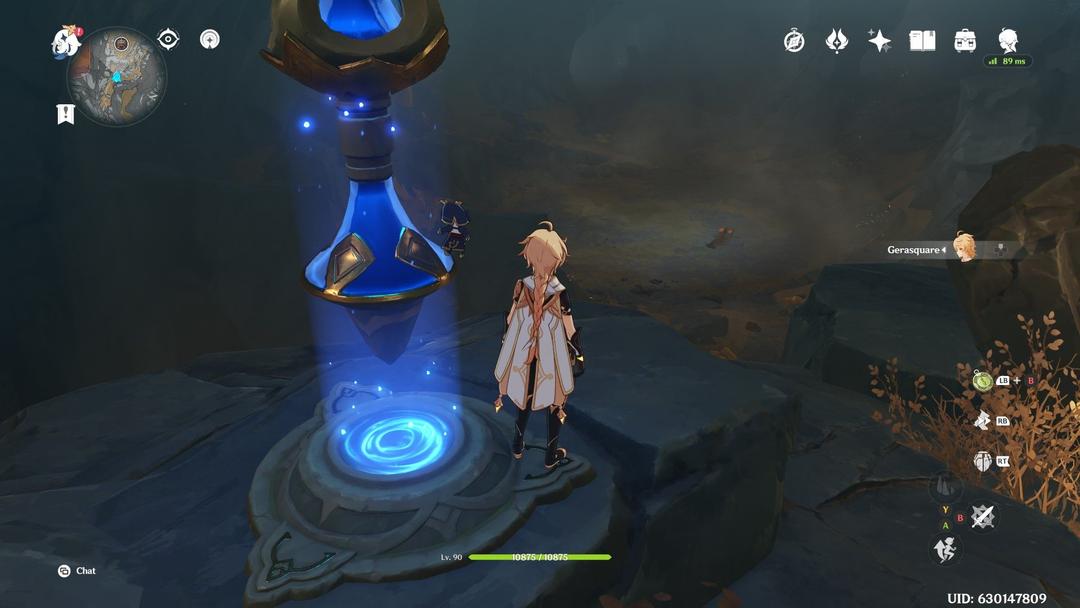Activate the crossed-sword attack icon

pyautogui.click(x=984, y=517)
